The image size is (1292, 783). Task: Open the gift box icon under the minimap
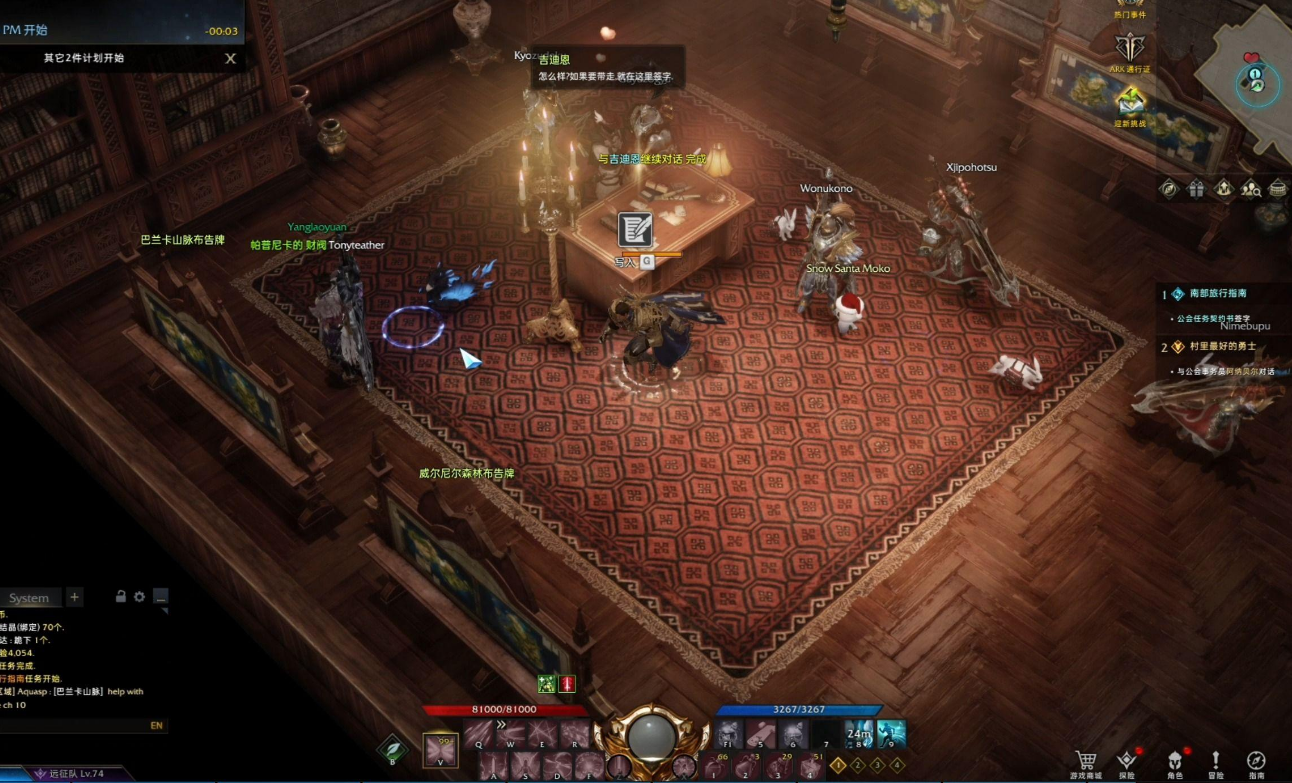tap(1196, 188)
